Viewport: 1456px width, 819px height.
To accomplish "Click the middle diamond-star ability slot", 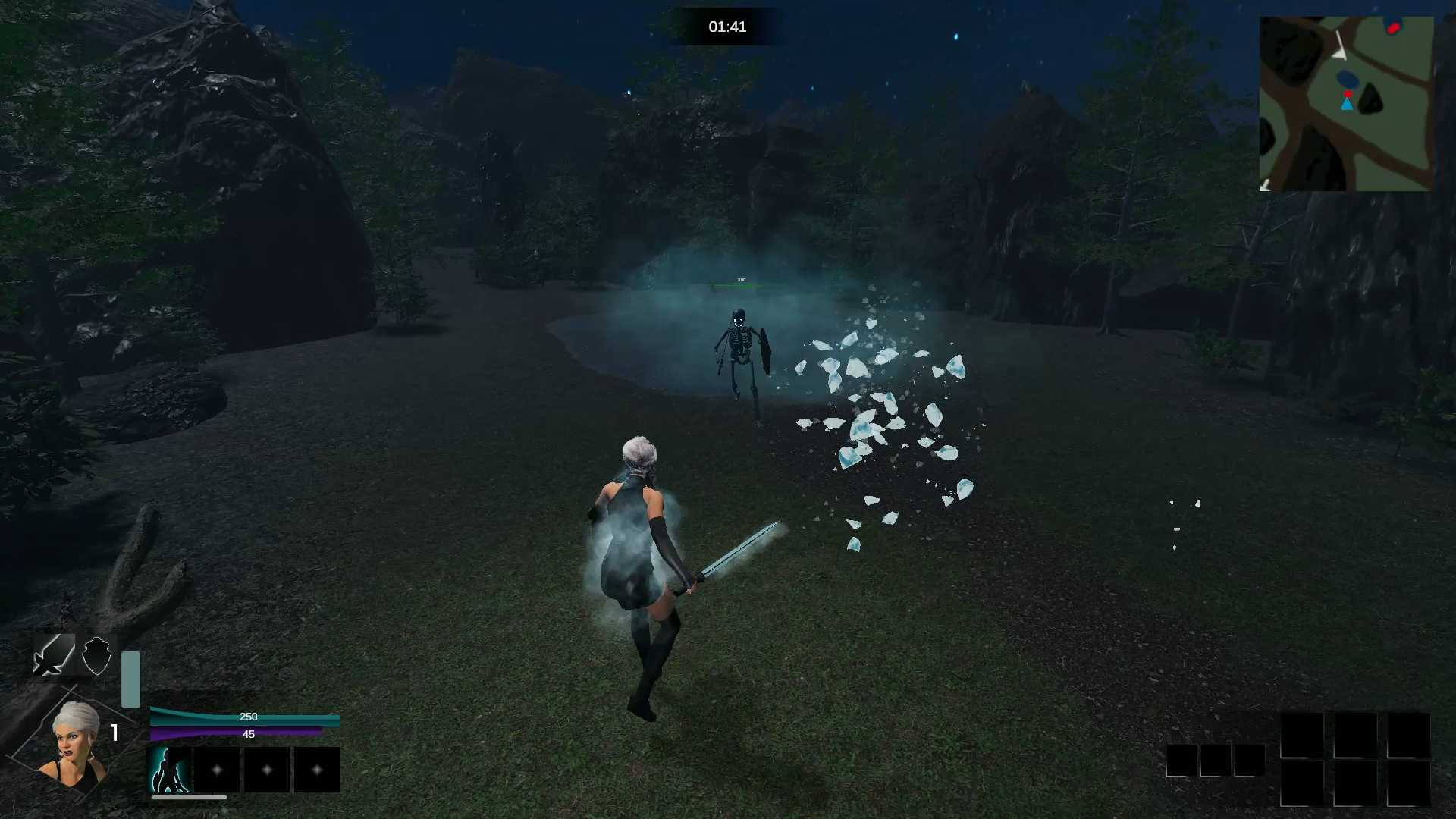I will [267, 769].
